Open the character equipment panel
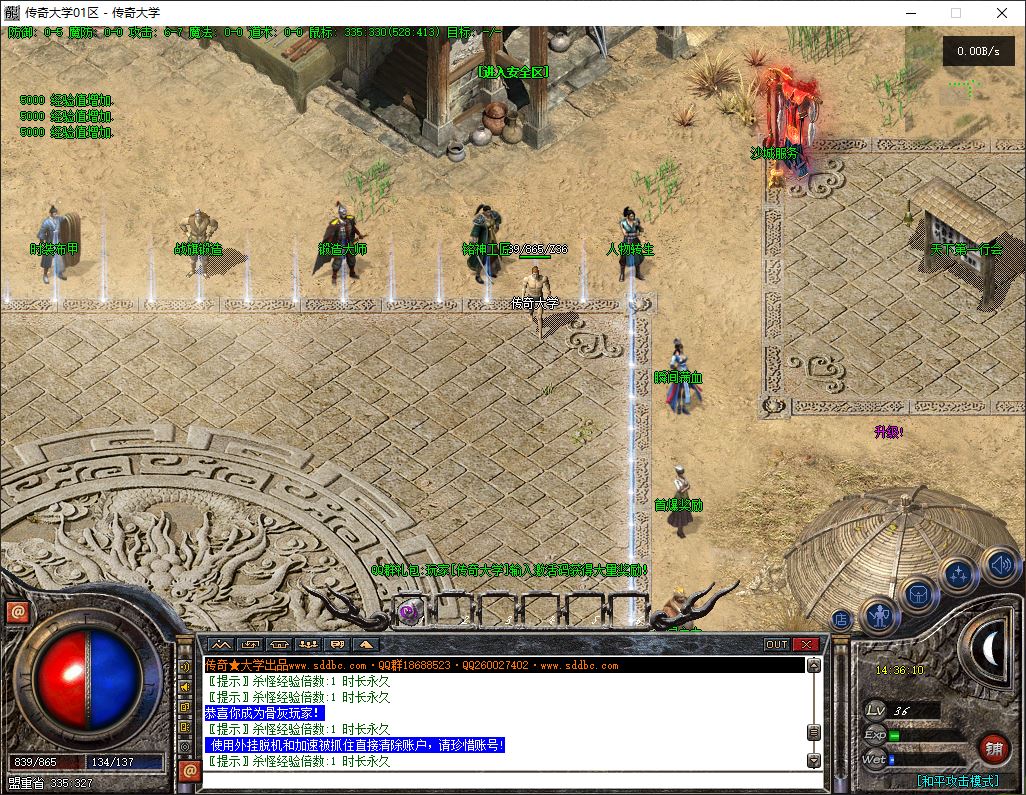This screenshot has width=1026, height=795. pyautogui.click(x=880, y=614)
